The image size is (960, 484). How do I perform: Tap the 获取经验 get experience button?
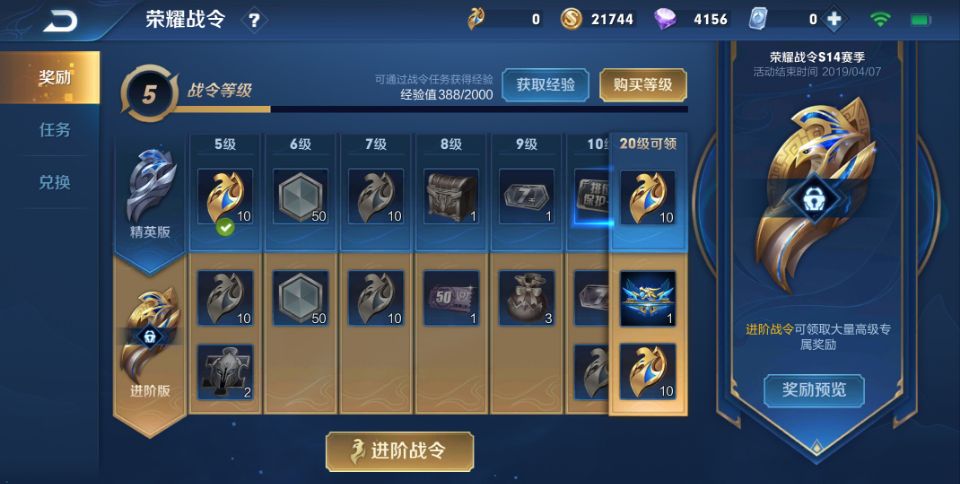(545, 85)
